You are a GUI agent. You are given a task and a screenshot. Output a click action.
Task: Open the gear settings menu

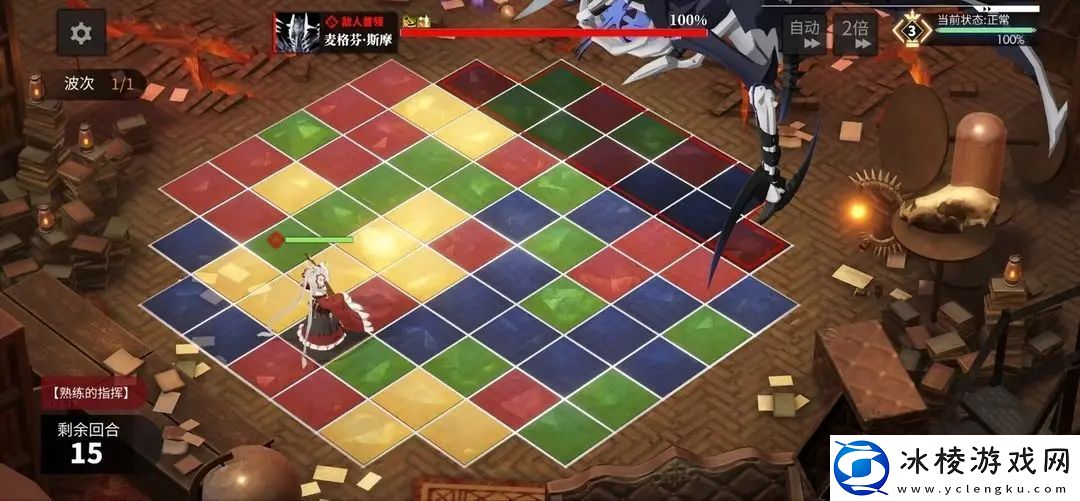click(81, 34)
